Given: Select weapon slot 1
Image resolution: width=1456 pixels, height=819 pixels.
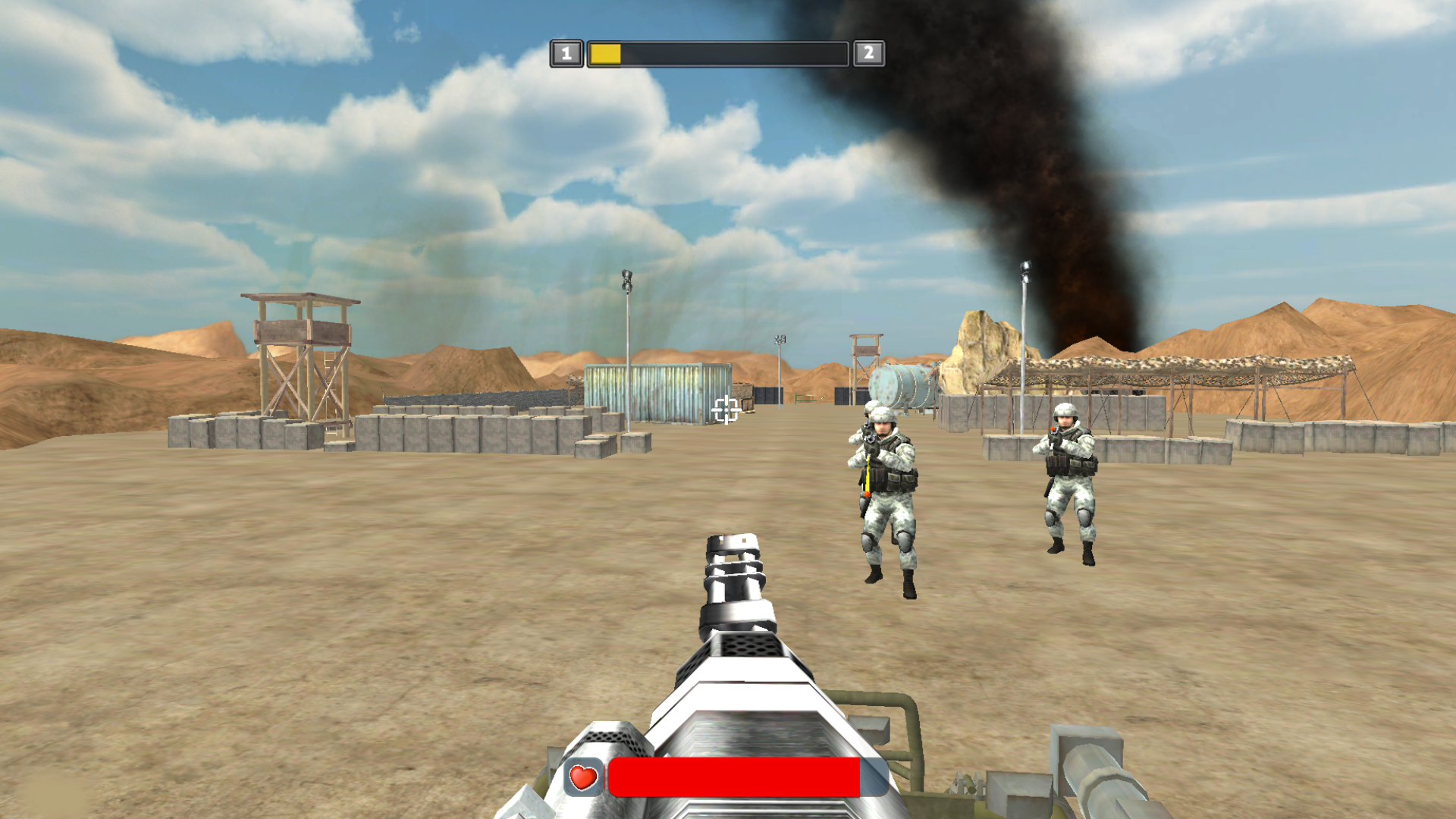Looking at the screenshot, I should point(566,52).
